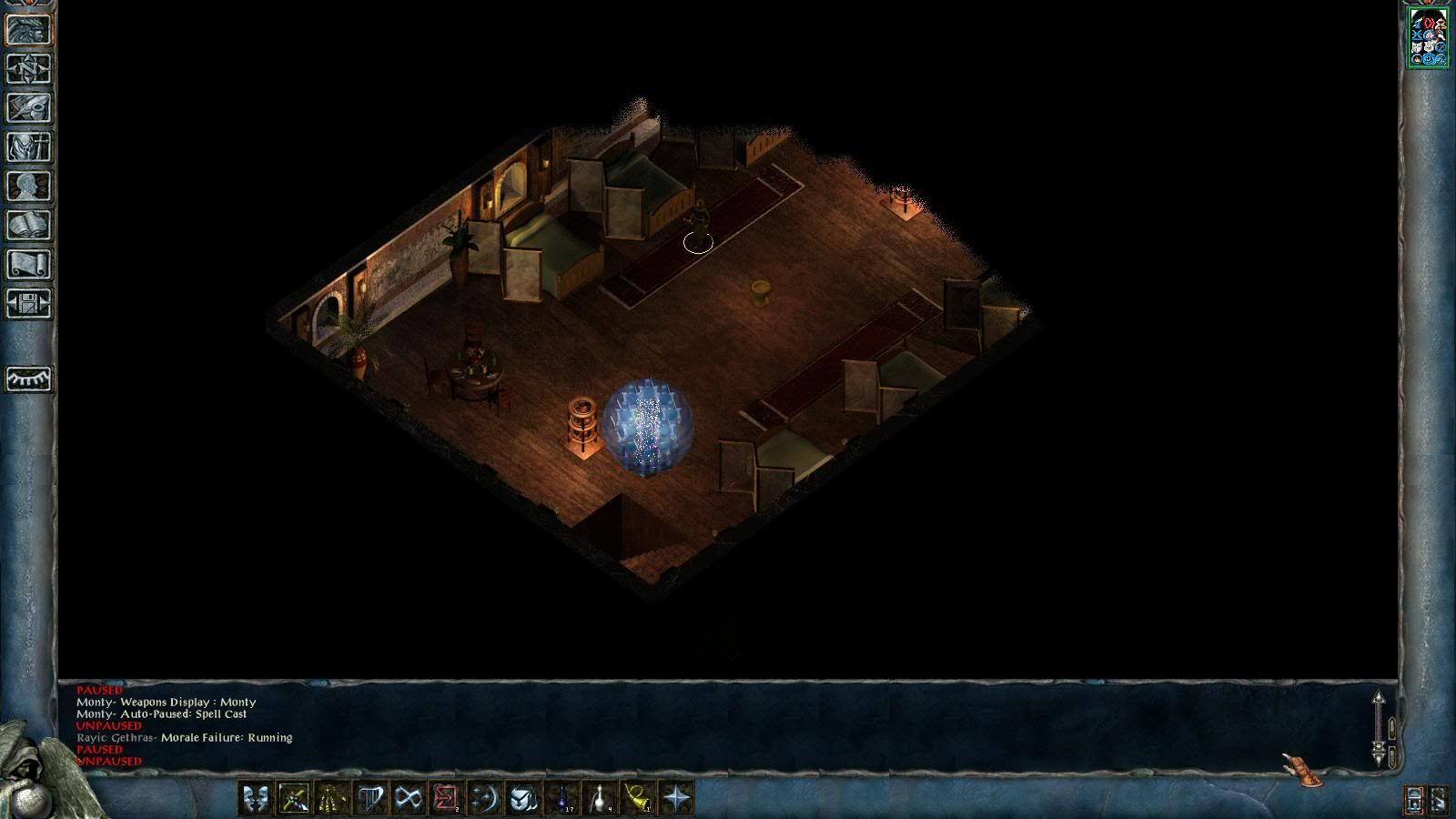1456x819 pixels.
Task: Select the yellow quiver ammo slot
Action: (x=331, y=798)
